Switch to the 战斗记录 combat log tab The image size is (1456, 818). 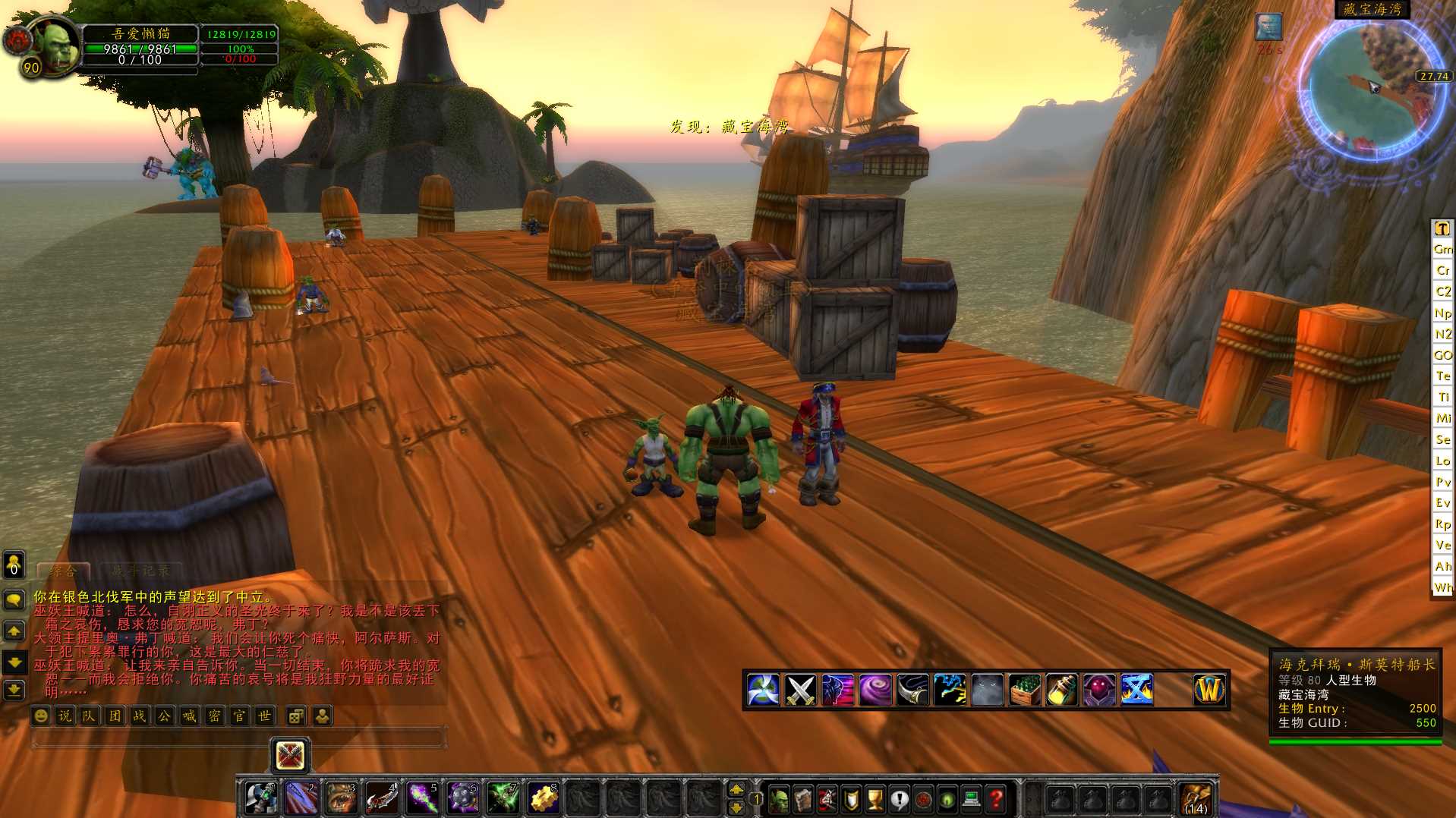[140, 571]
